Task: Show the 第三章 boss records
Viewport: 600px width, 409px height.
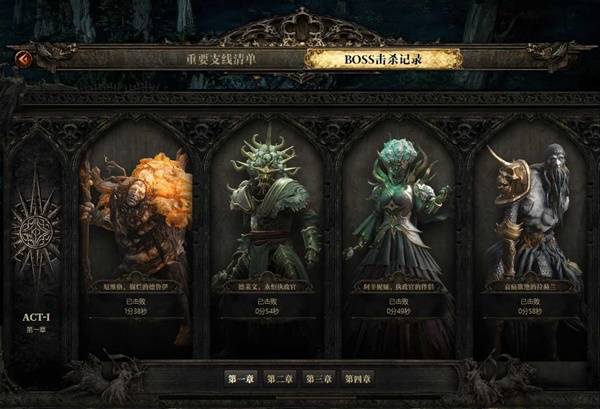Action: click(x=319, y=378)
